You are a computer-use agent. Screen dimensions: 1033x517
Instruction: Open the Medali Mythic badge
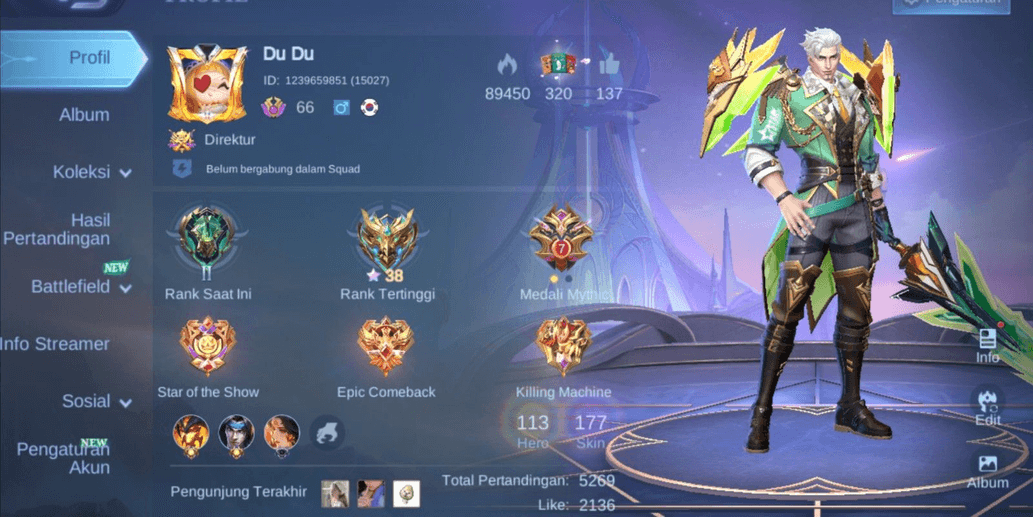click(561, 240)
